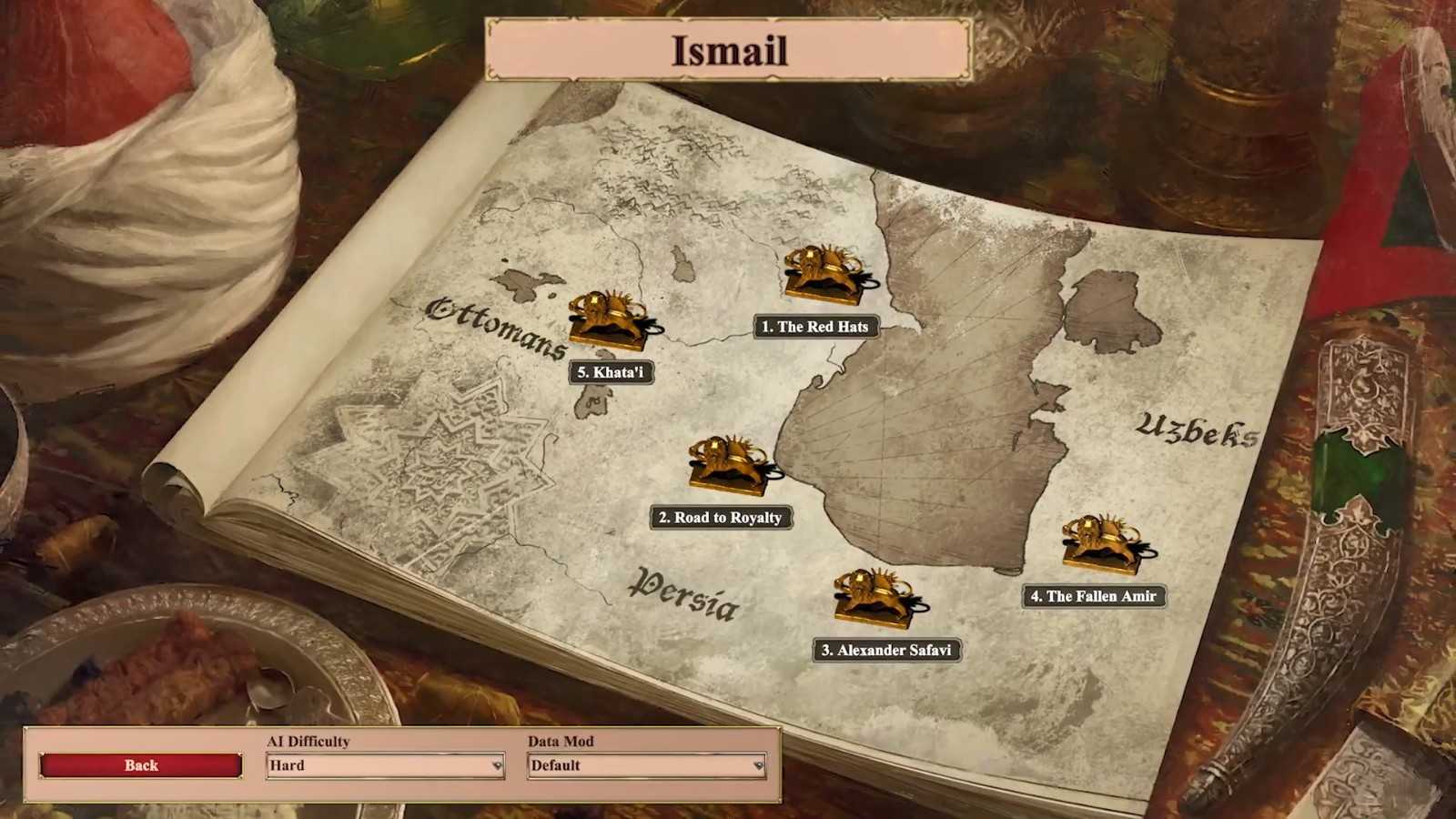Start scenario 3. Alexander Safavi
This screenshot has height=819, width=1456.
tap(885, 650)
